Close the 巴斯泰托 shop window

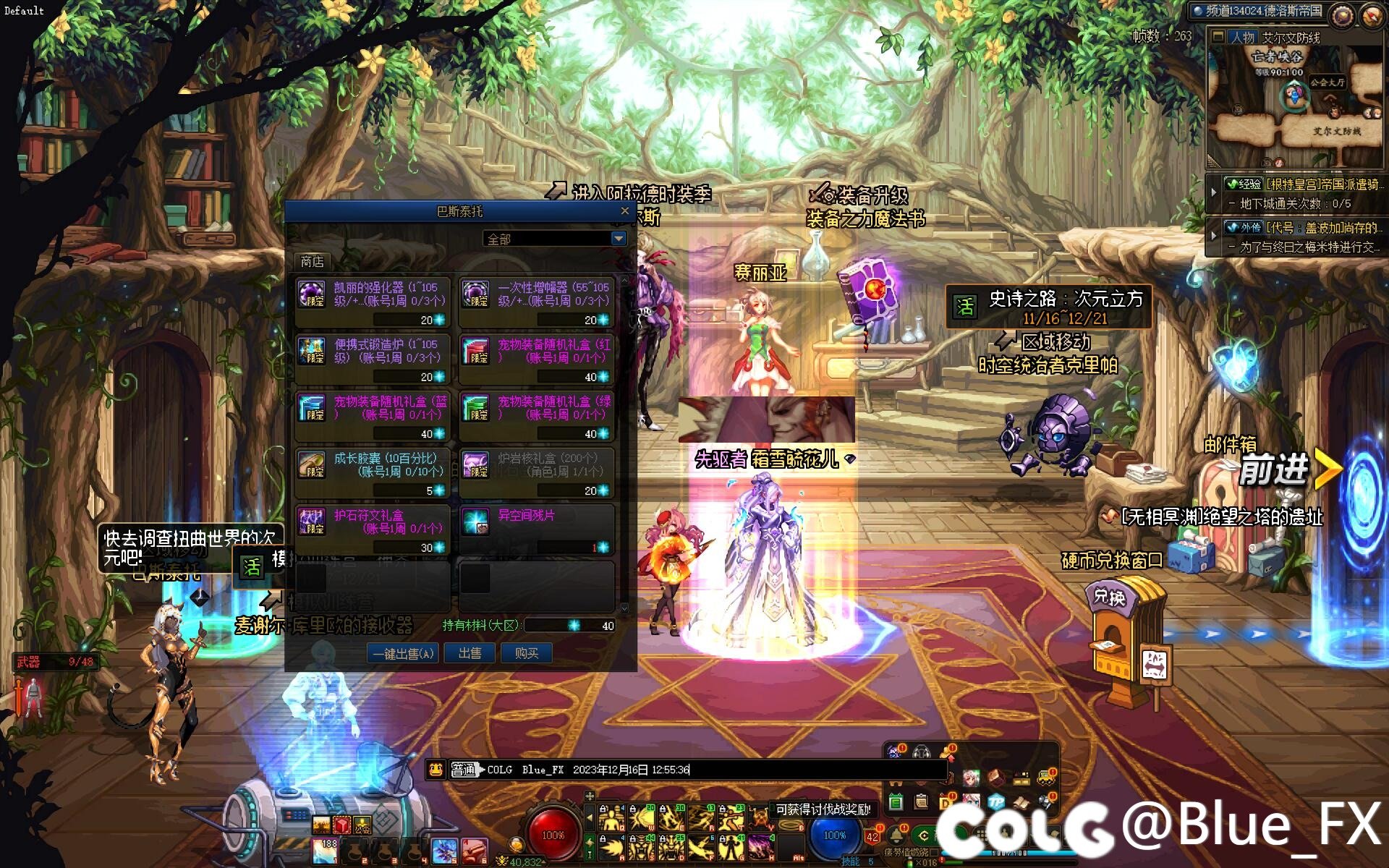pos(625,211)
